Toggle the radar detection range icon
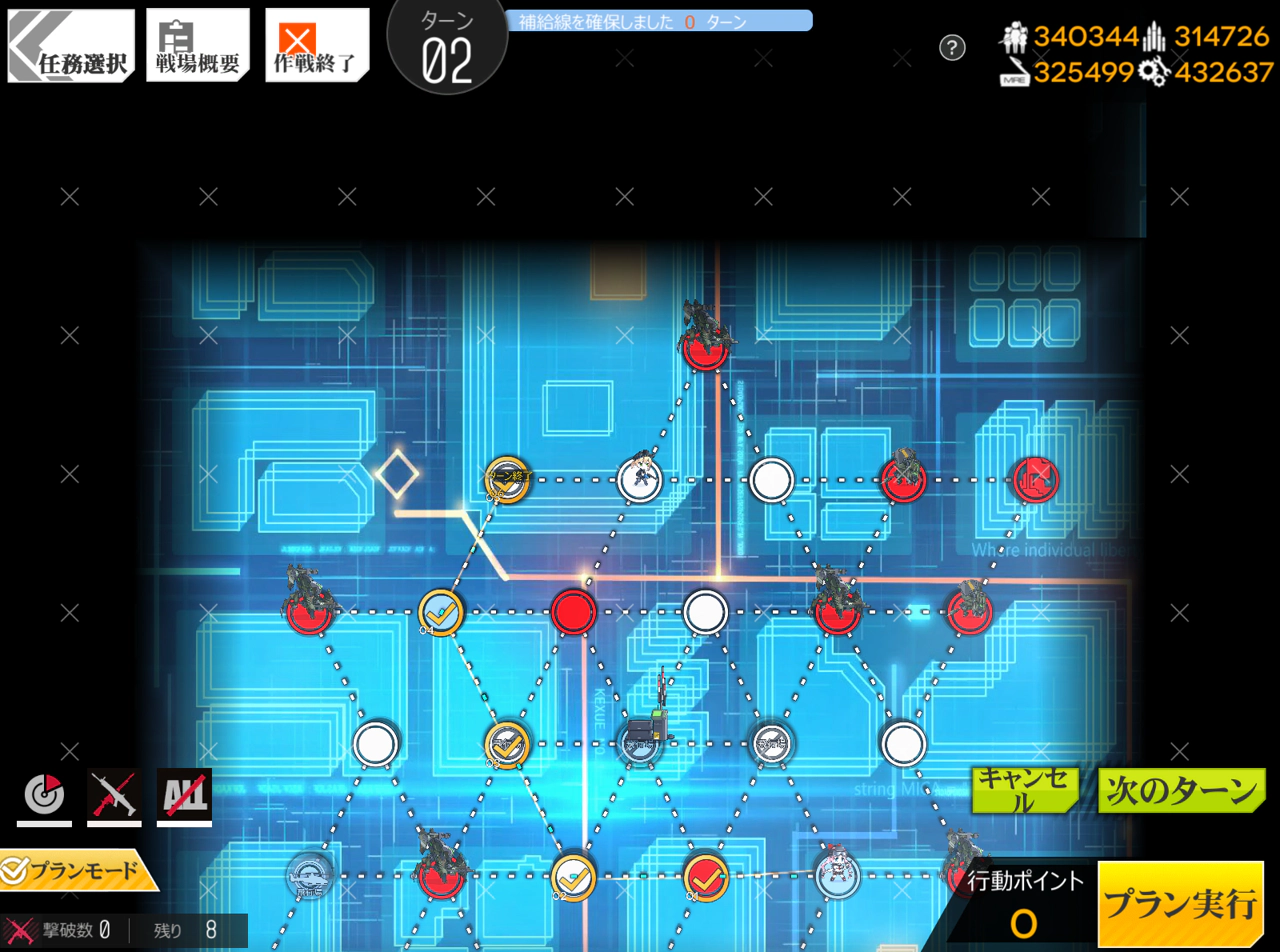The image size is (1280, 952). 44,795
